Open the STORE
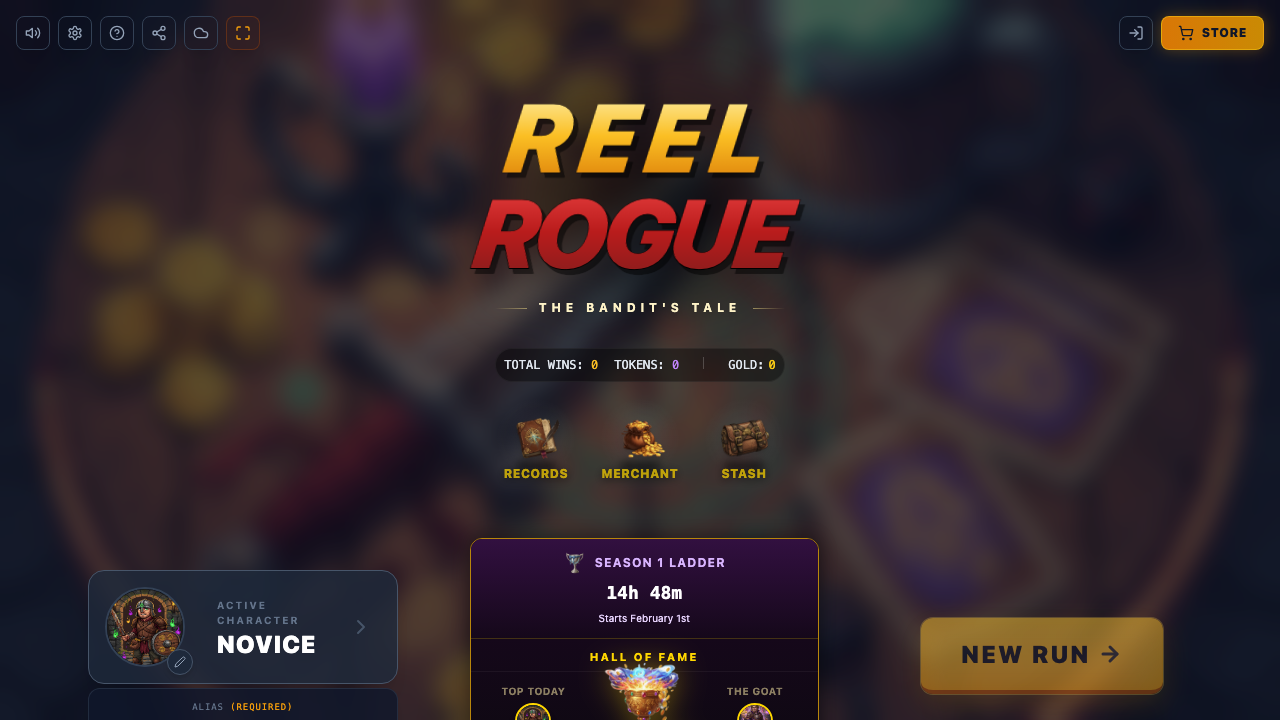1280x720 pixels. [1212, 32]
